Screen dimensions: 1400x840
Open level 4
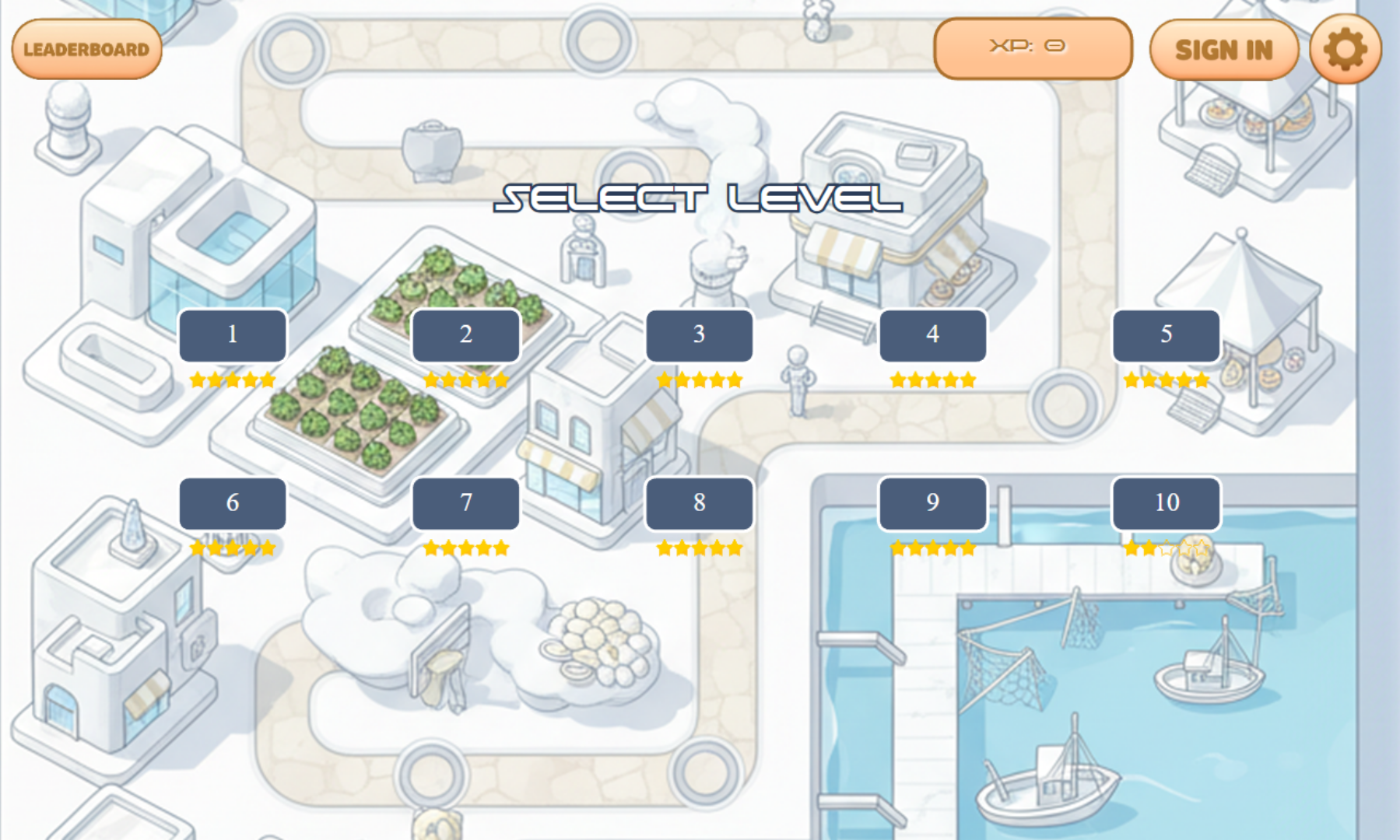click(932, 335)
